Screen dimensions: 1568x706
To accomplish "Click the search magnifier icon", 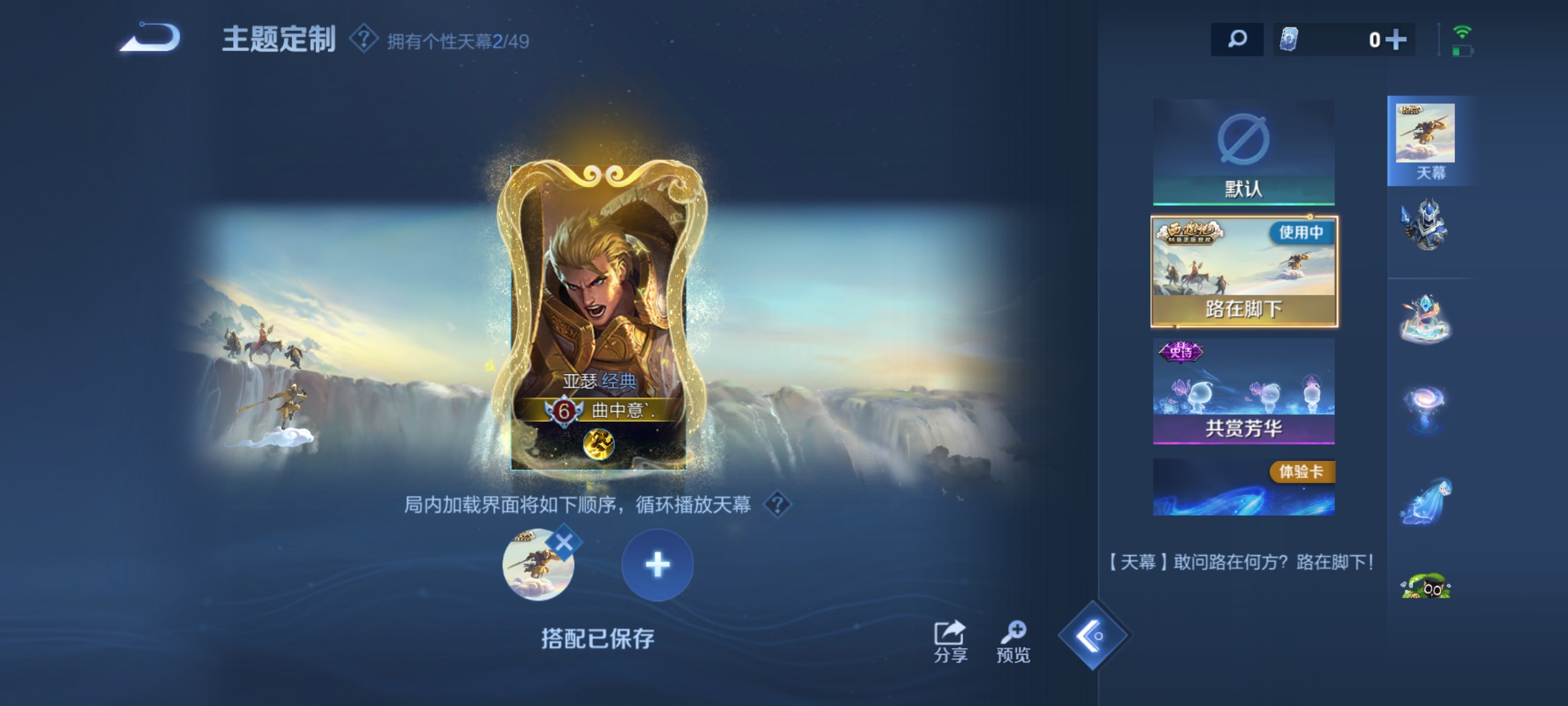I will pyautogui.click(x=1237, y=41).
